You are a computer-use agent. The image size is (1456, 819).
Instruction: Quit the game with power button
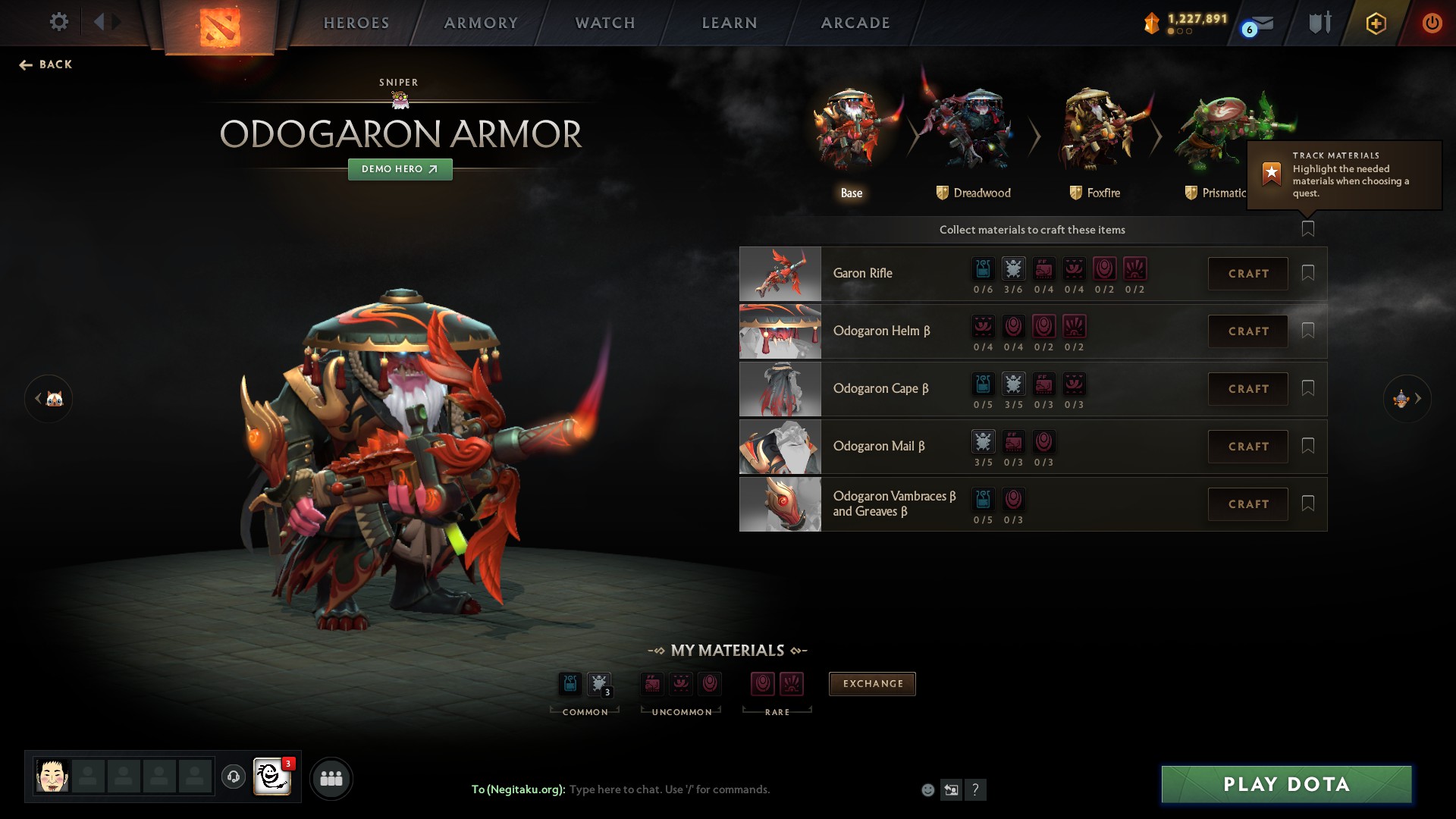[x=1431, y=23]
